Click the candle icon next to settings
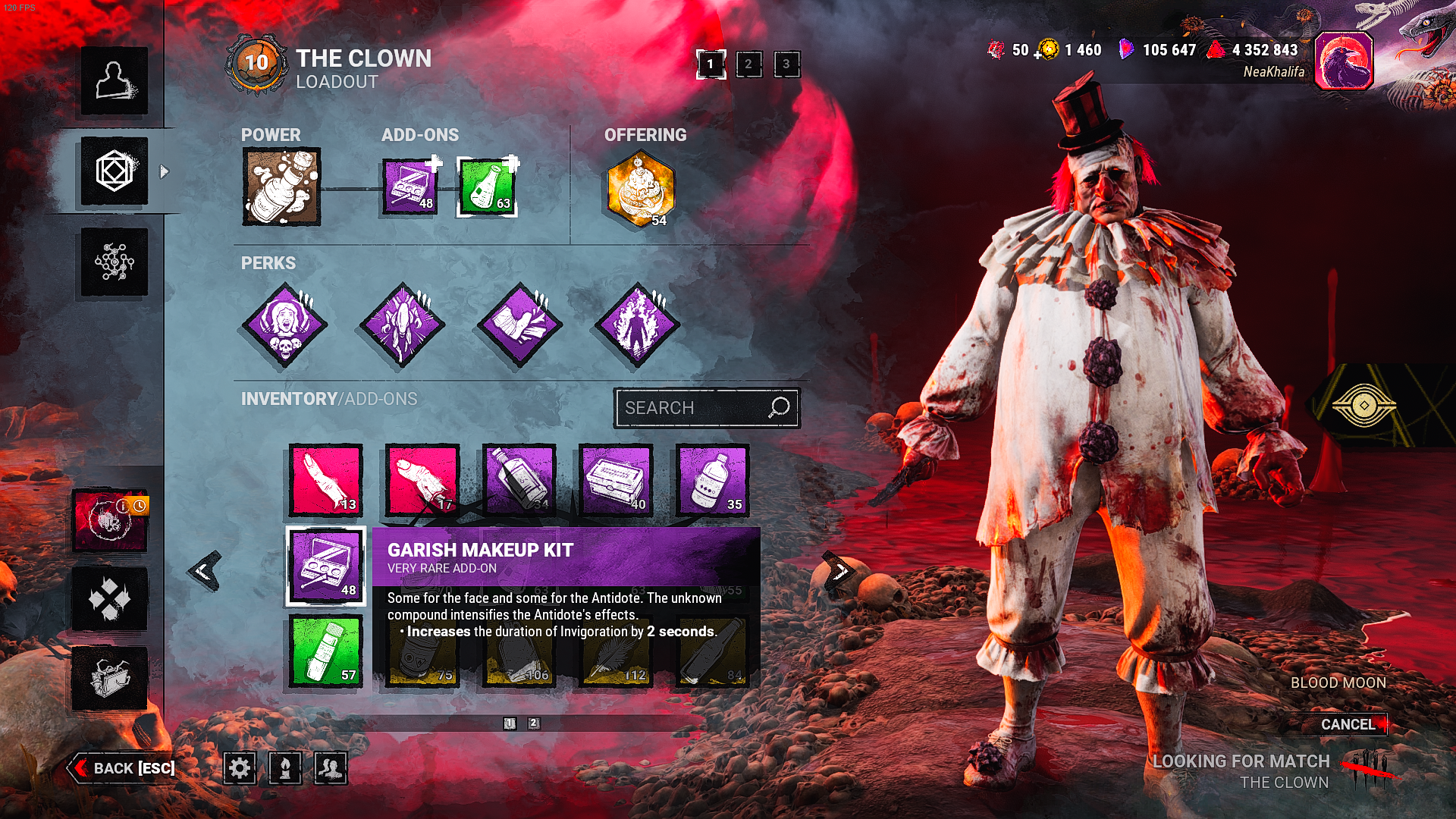 pyautogui.click(x=283, y=768)
